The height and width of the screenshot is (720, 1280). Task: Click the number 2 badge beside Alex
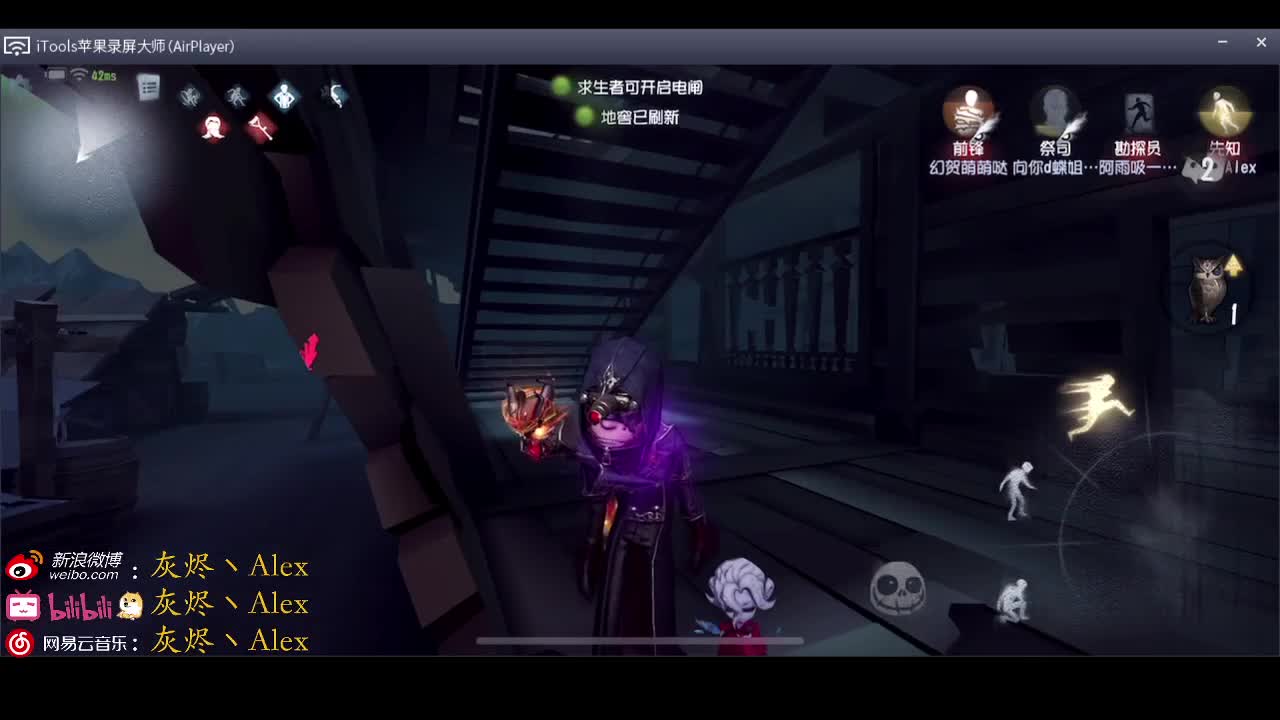(1207, 169)
